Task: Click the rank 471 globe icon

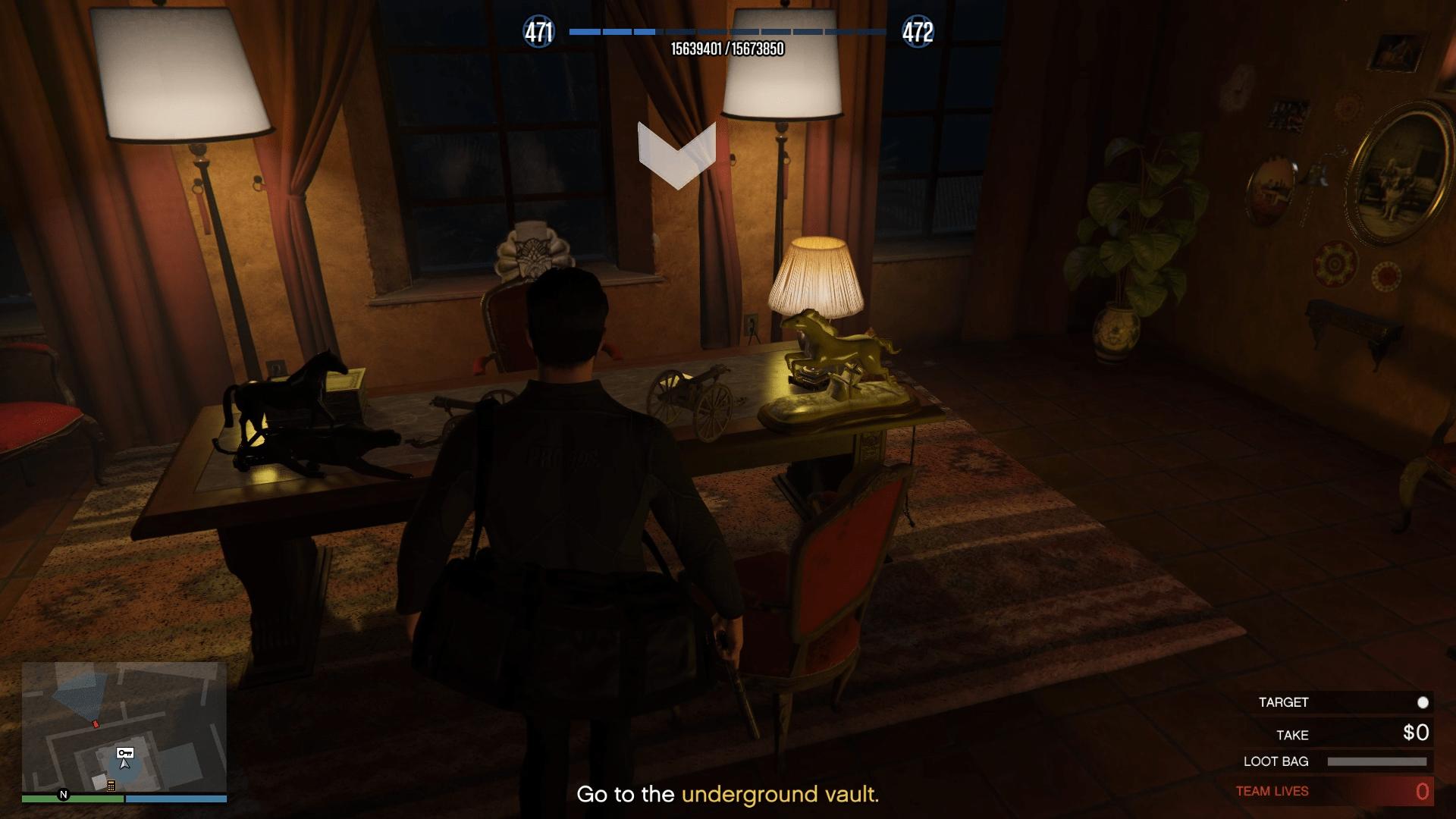Action: [539, 33]
